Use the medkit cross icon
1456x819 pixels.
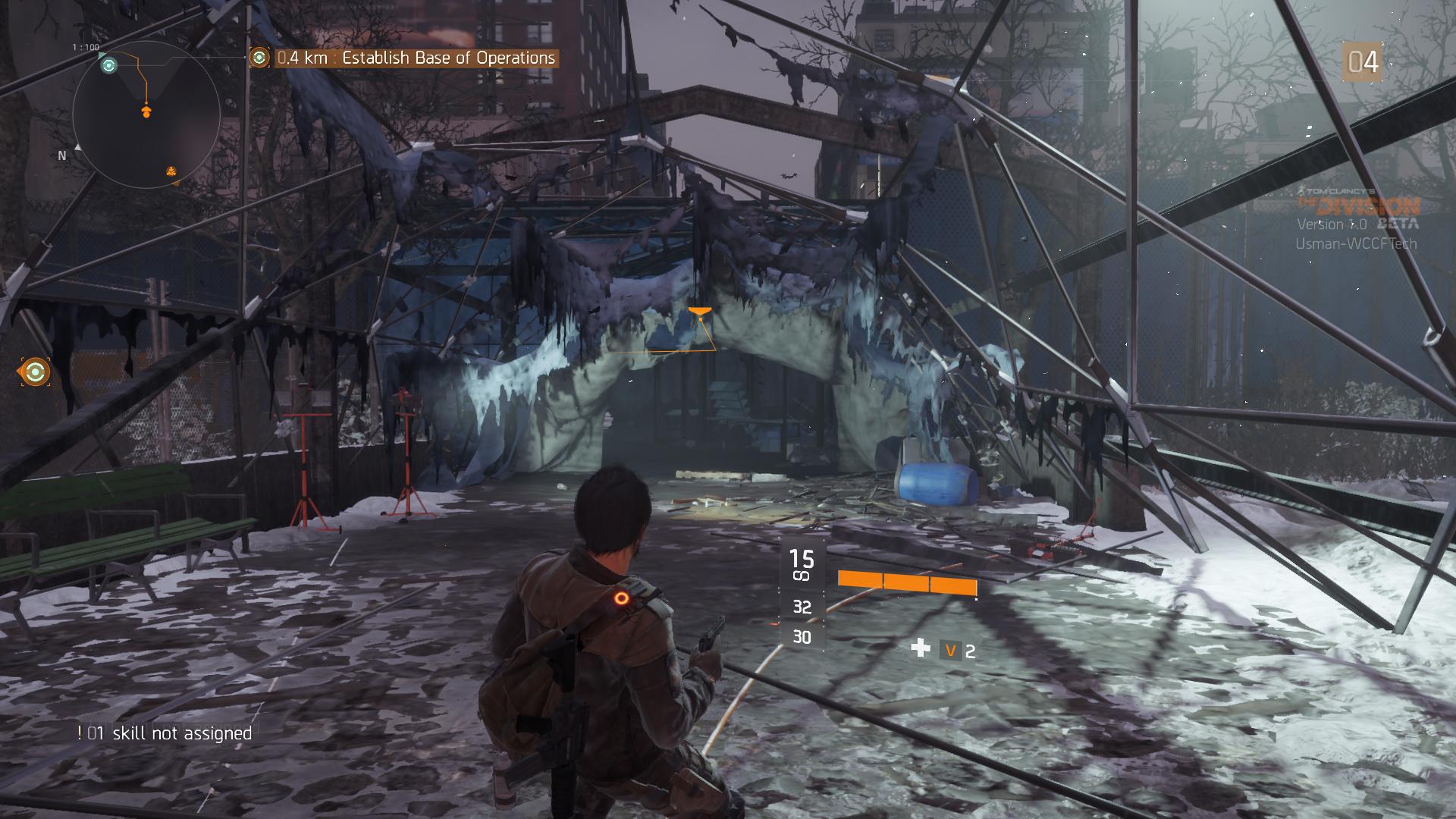point(920,648)
